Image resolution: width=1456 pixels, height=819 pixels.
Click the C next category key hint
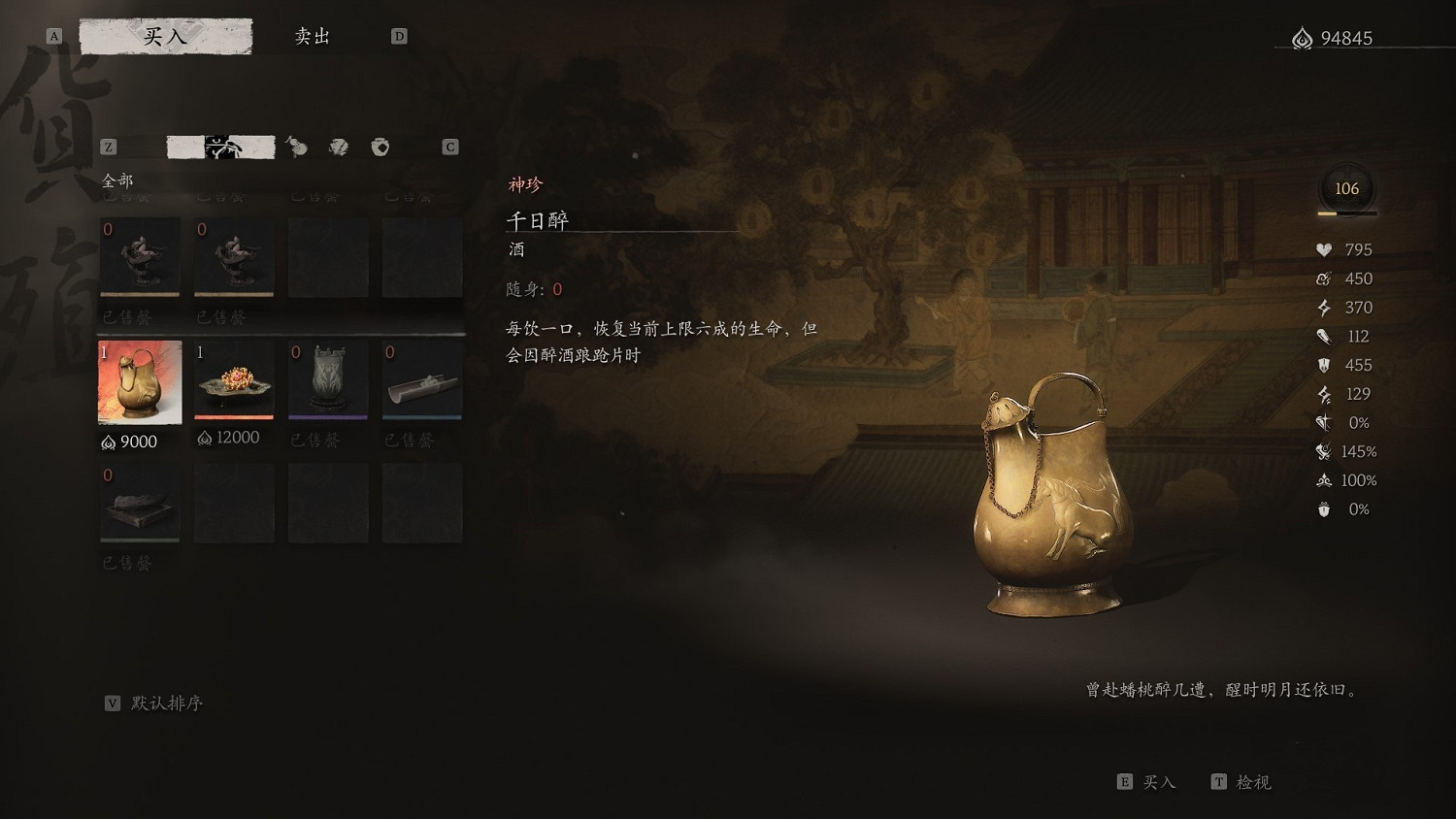(449, 147)
